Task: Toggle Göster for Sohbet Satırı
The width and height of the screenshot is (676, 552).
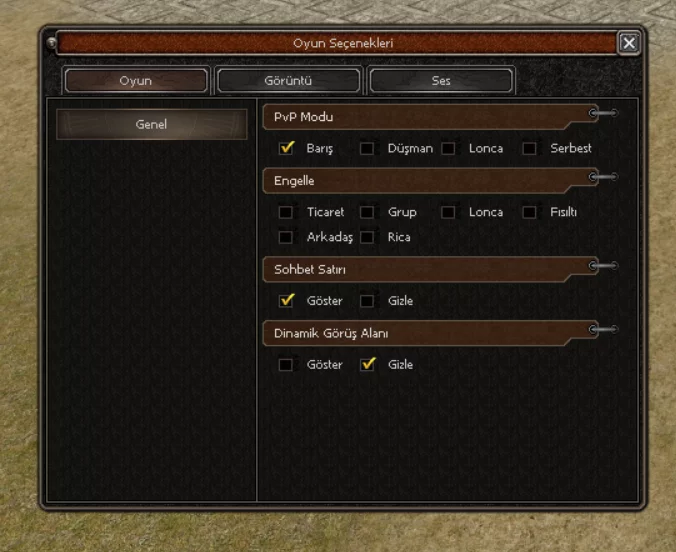Action: pos(287,300)
